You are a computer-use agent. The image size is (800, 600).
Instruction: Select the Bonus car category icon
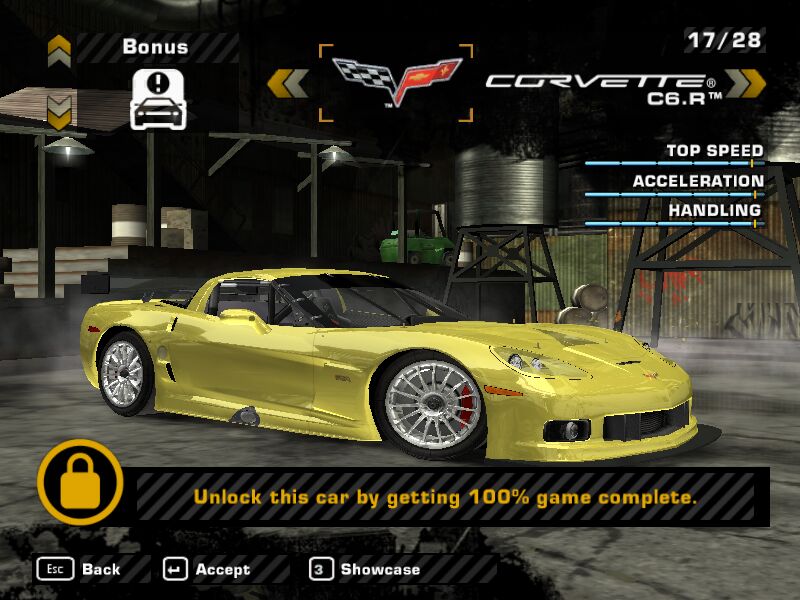point(158,98)
